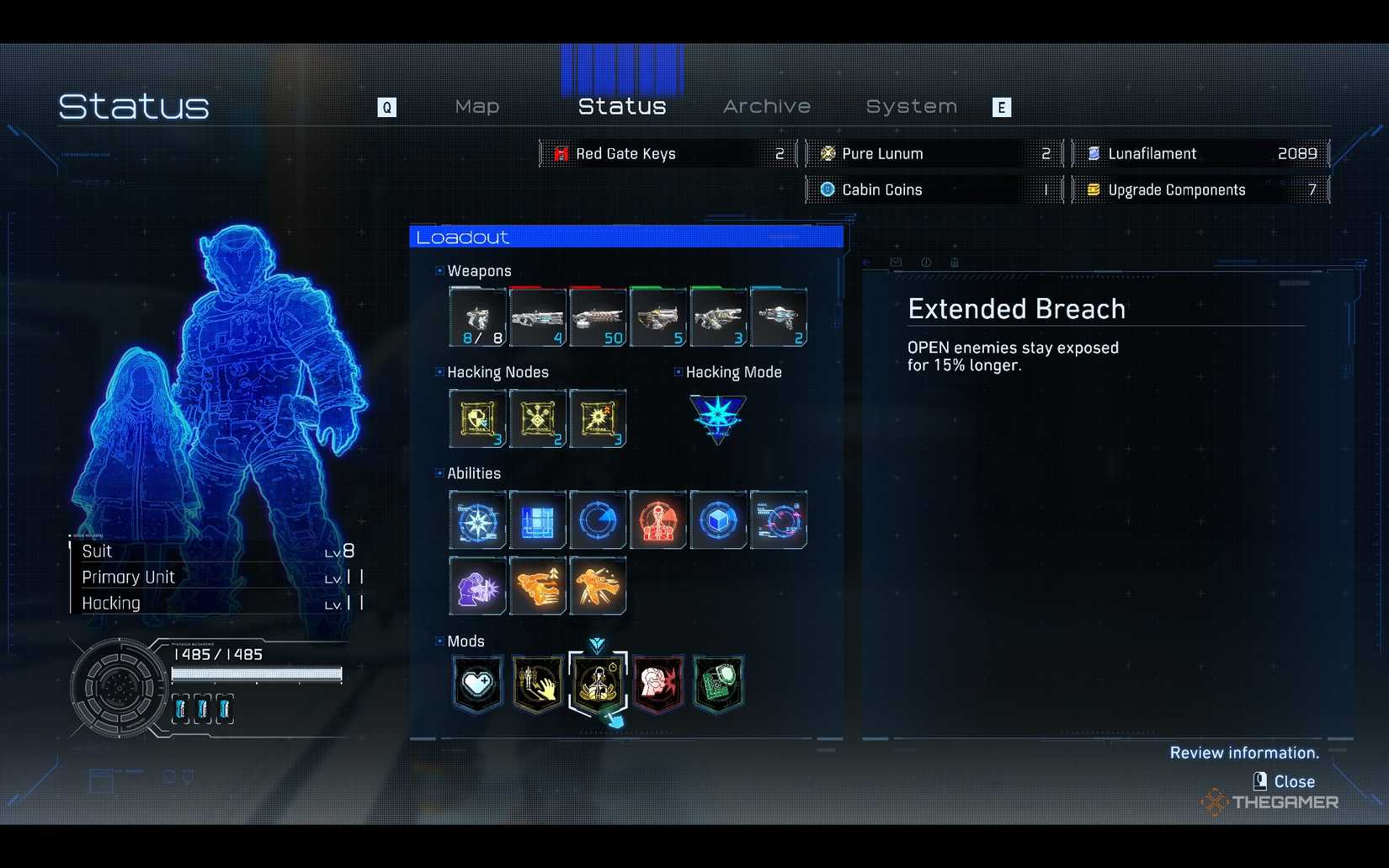
Task: Select the yellow hand shock mod
Action: tap(537, 684)
